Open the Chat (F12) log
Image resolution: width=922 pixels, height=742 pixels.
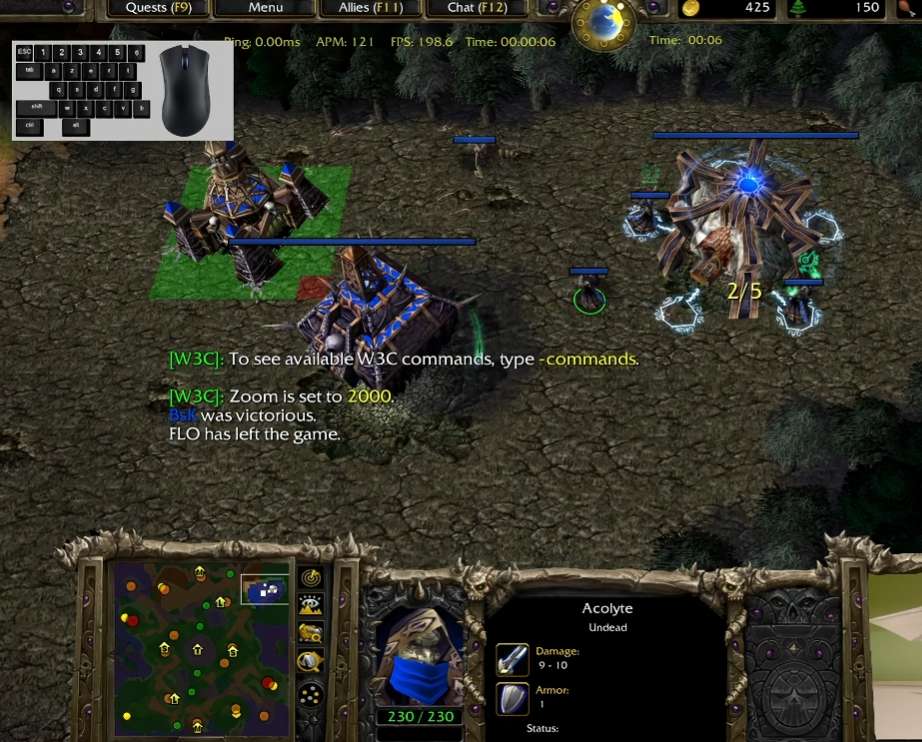coord(475,8)
